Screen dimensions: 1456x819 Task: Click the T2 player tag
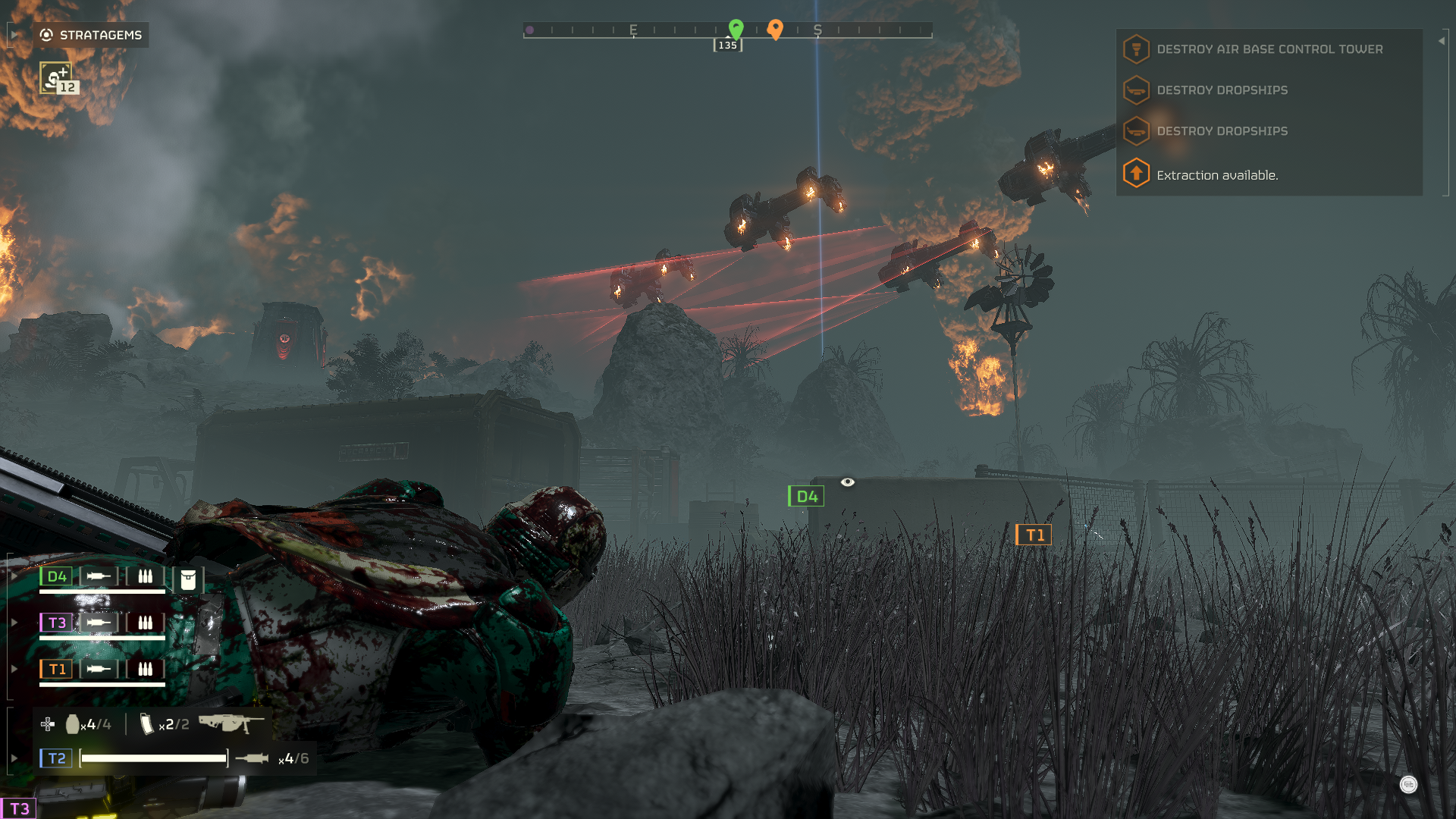tap(56, 758)
